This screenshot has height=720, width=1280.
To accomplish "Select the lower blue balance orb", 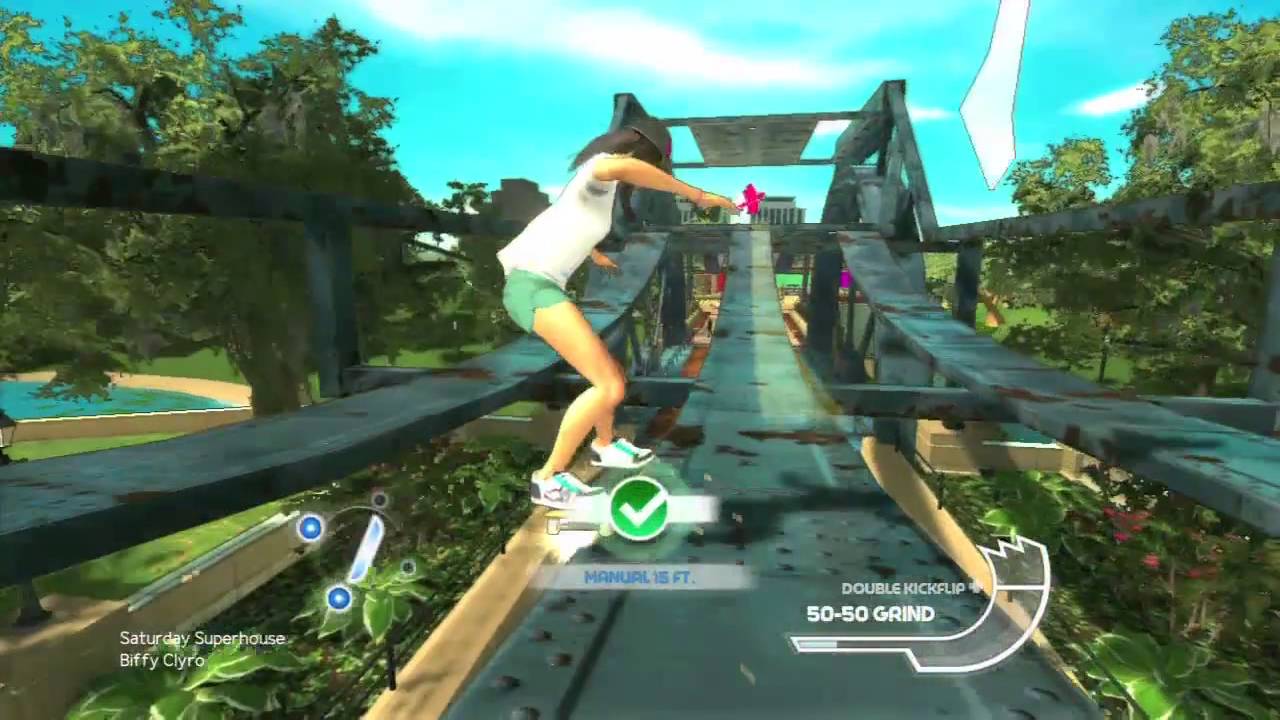I will (338, 599).
